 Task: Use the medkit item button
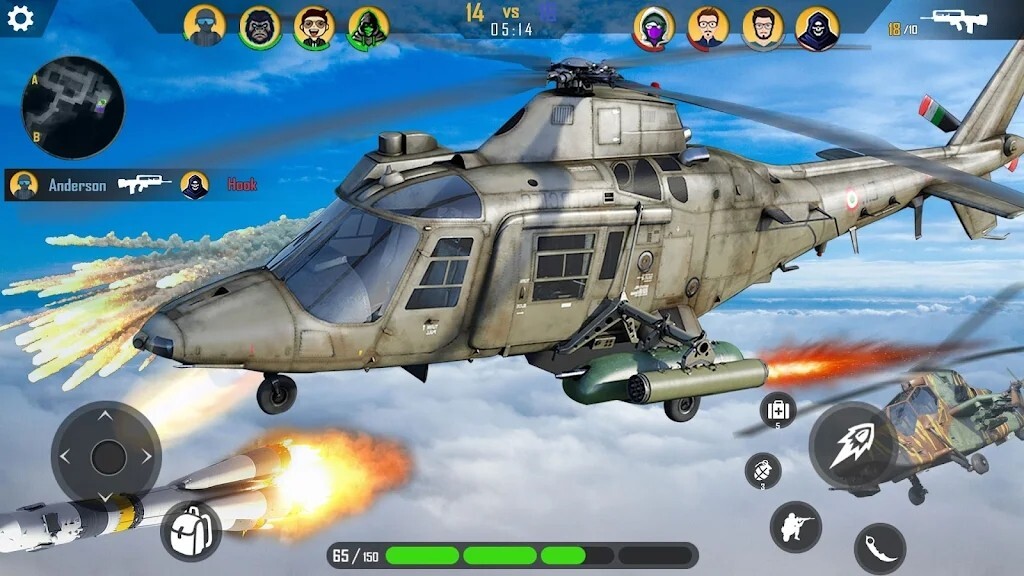click(777, 409)
